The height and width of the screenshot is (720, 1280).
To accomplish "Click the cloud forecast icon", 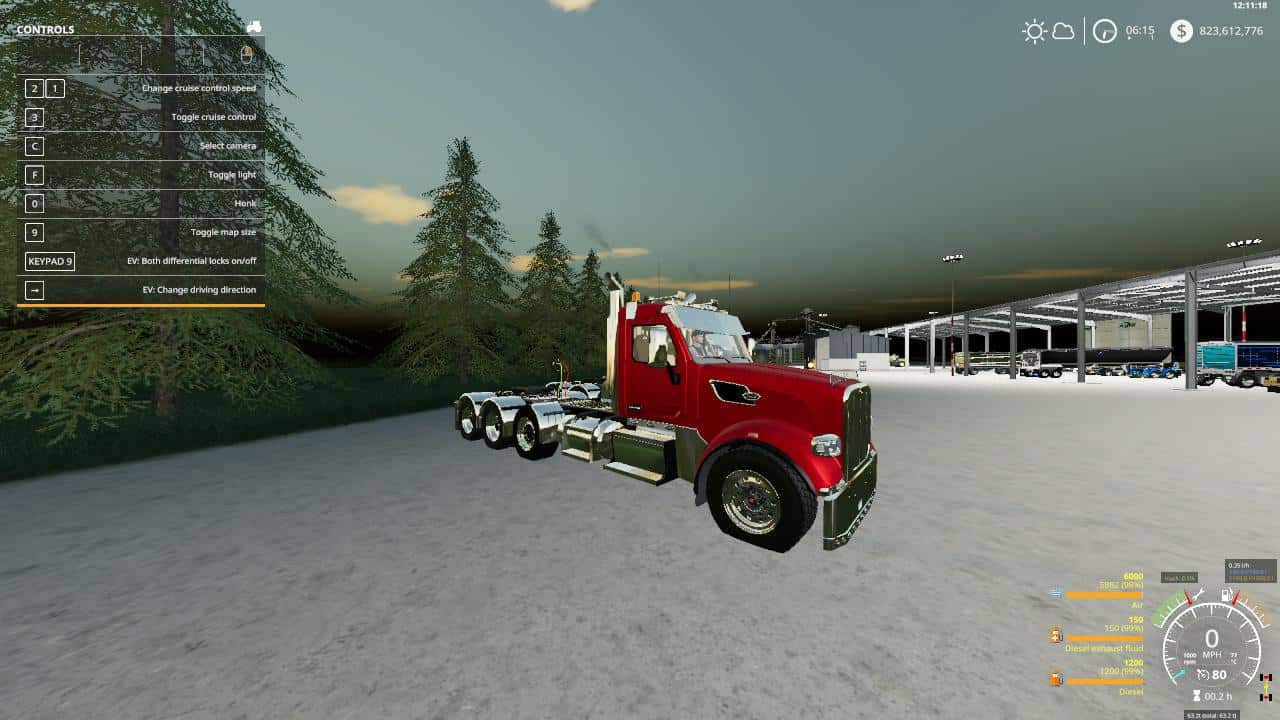I will (1063, 31).
